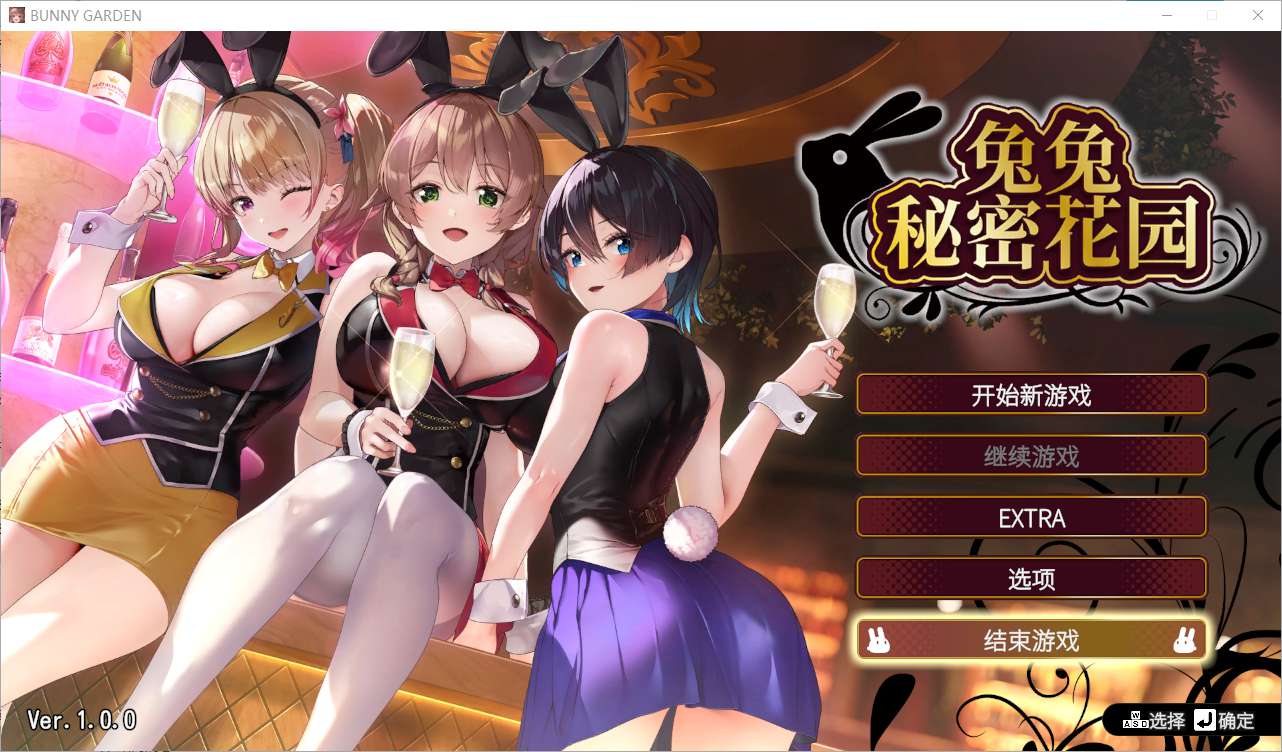Image resolution: width=1282 pixels, height=752 pixels.
Task: Minimize the BUNNY GARDEN window
Action: point(1166,15)
